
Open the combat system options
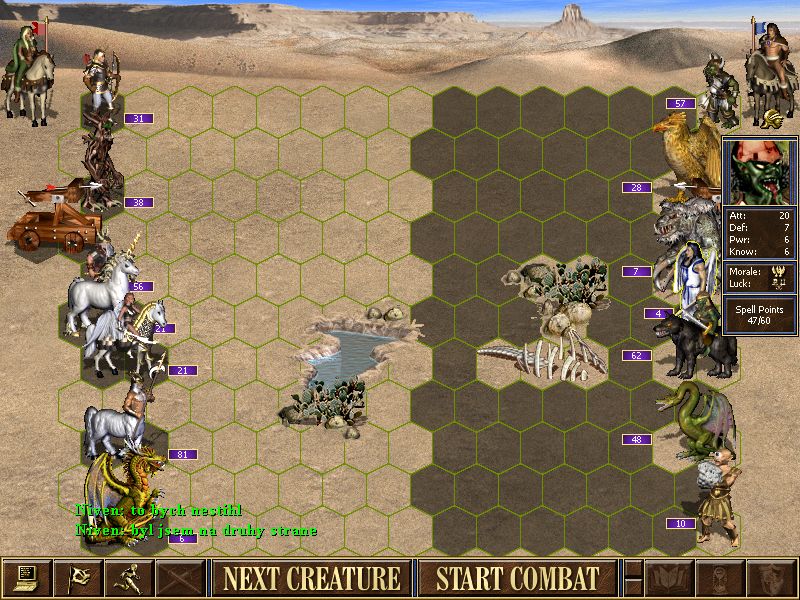tap(26, 578)
